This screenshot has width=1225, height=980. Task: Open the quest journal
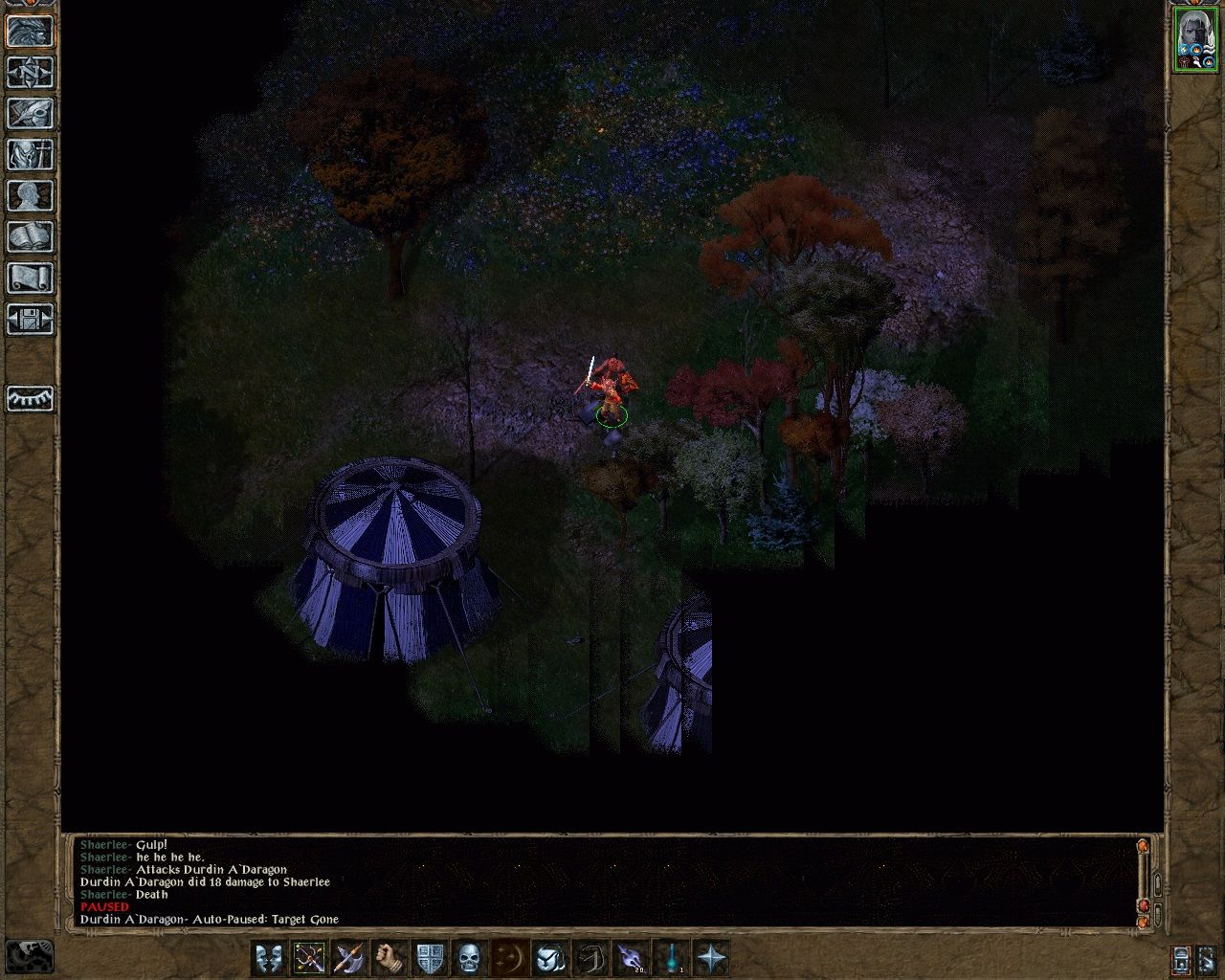pyautogui.click(x=27, y=115)
